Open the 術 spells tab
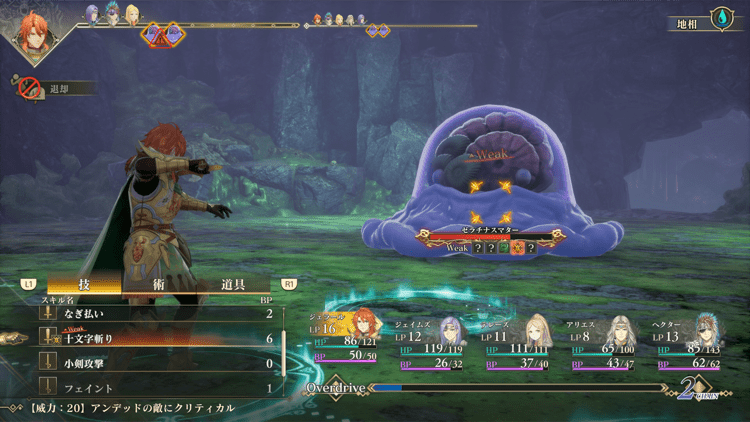 point(157,284)
